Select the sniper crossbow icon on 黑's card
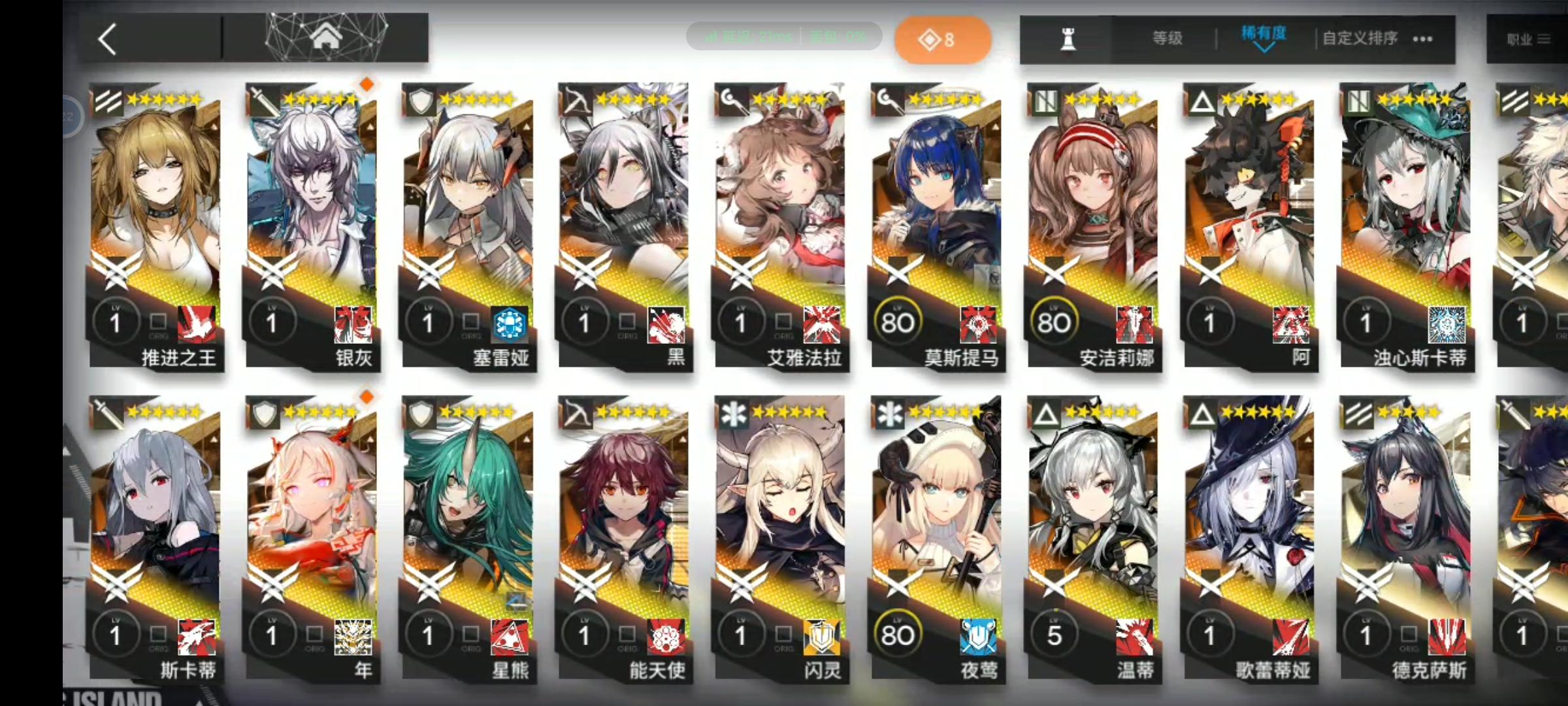The image size is (1568, 706). (578, 101)
